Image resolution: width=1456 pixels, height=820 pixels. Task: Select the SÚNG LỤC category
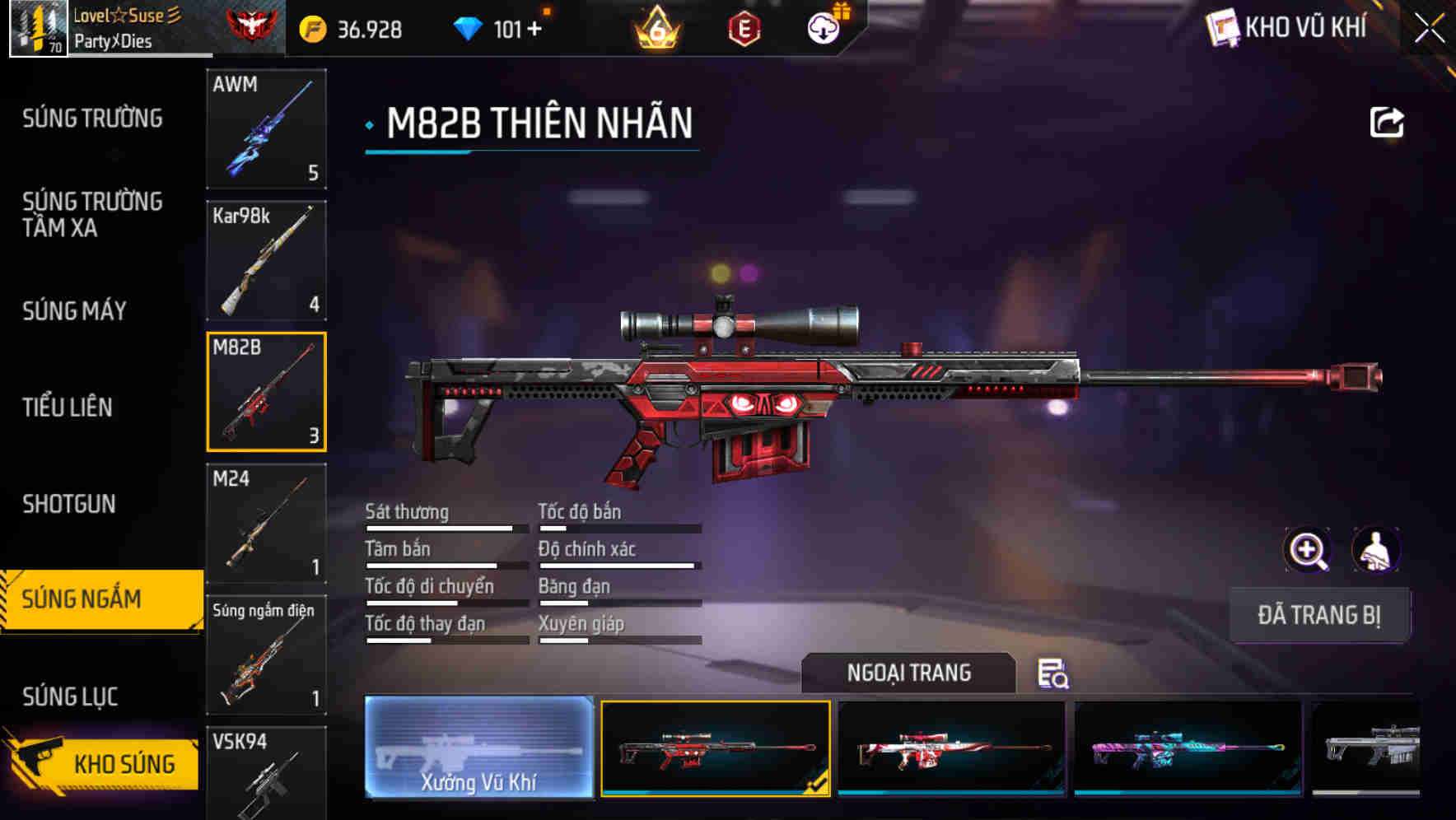pos(70,696)
